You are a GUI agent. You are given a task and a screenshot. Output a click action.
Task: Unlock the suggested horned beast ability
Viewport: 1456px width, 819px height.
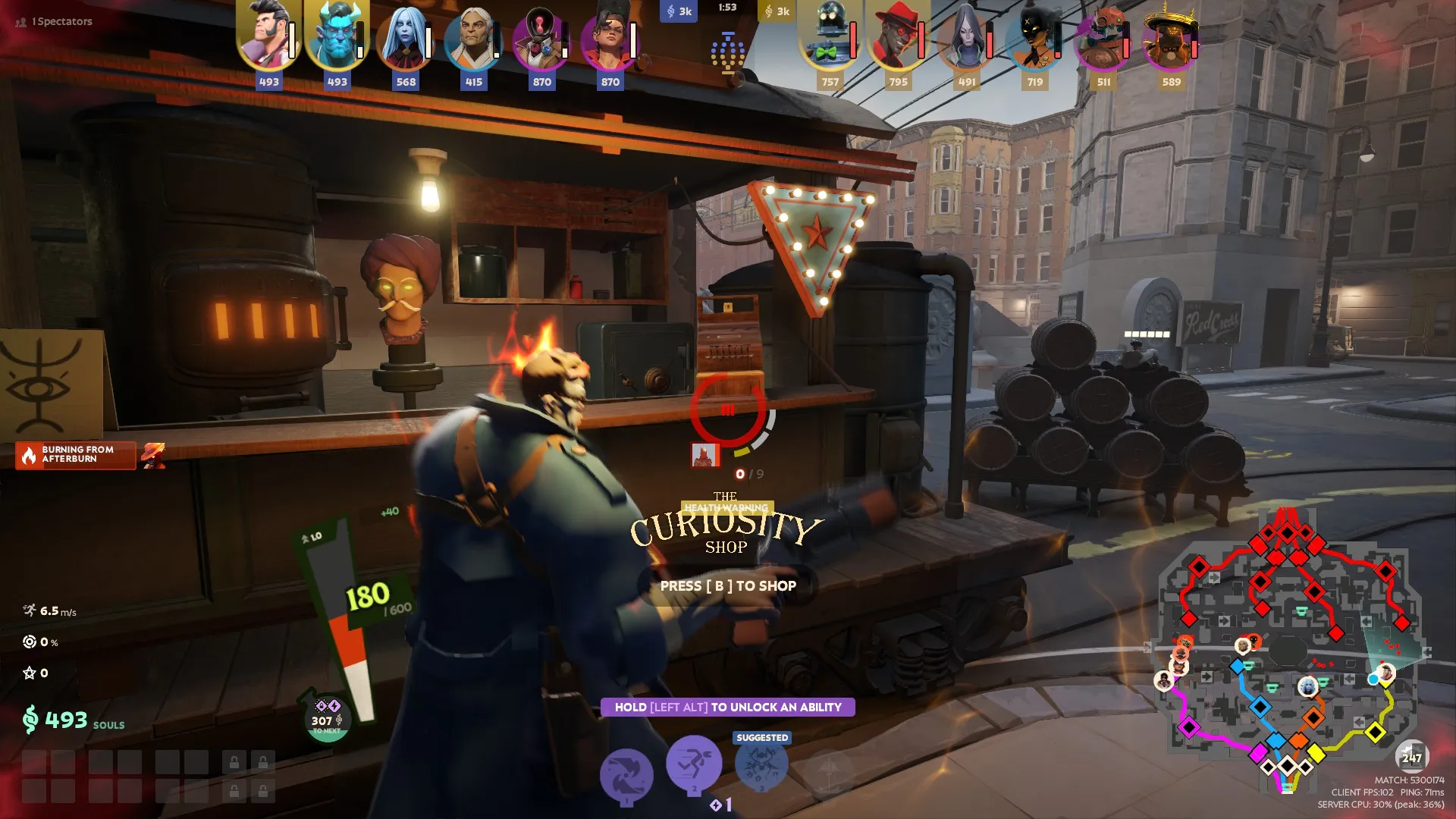[x=761, y=766]
